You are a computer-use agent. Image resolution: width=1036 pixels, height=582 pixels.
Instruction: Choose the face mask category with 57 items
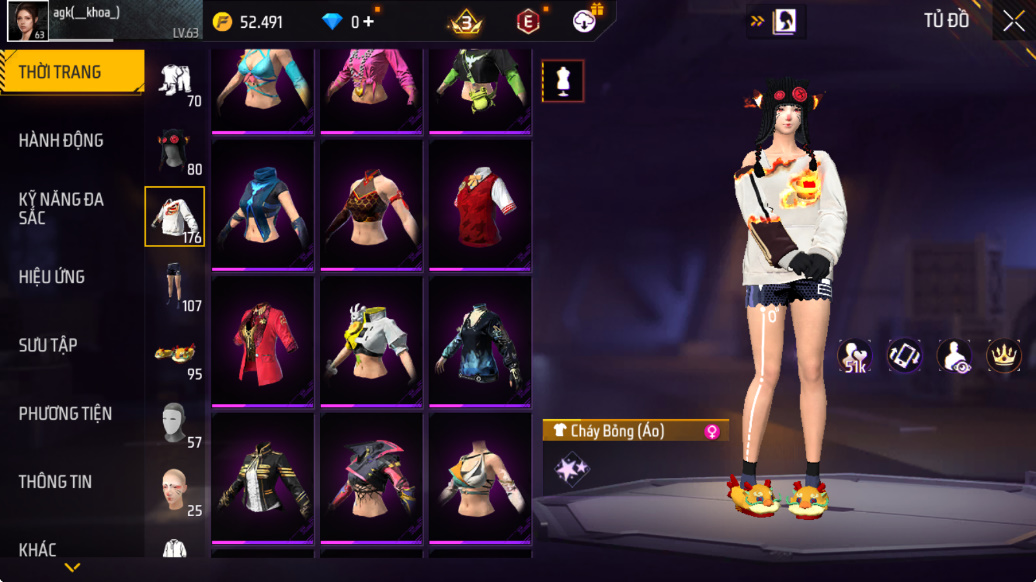click(176, 424)
